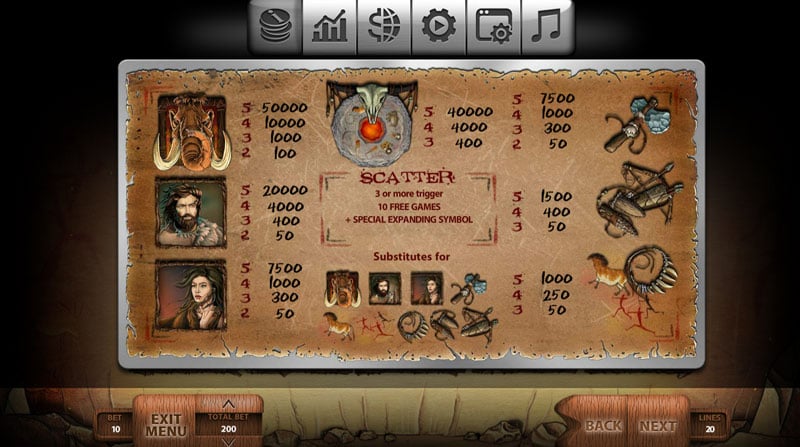800x447 pixels.
Task: Show the bar chart statistics tab
Action: [330, 27]
